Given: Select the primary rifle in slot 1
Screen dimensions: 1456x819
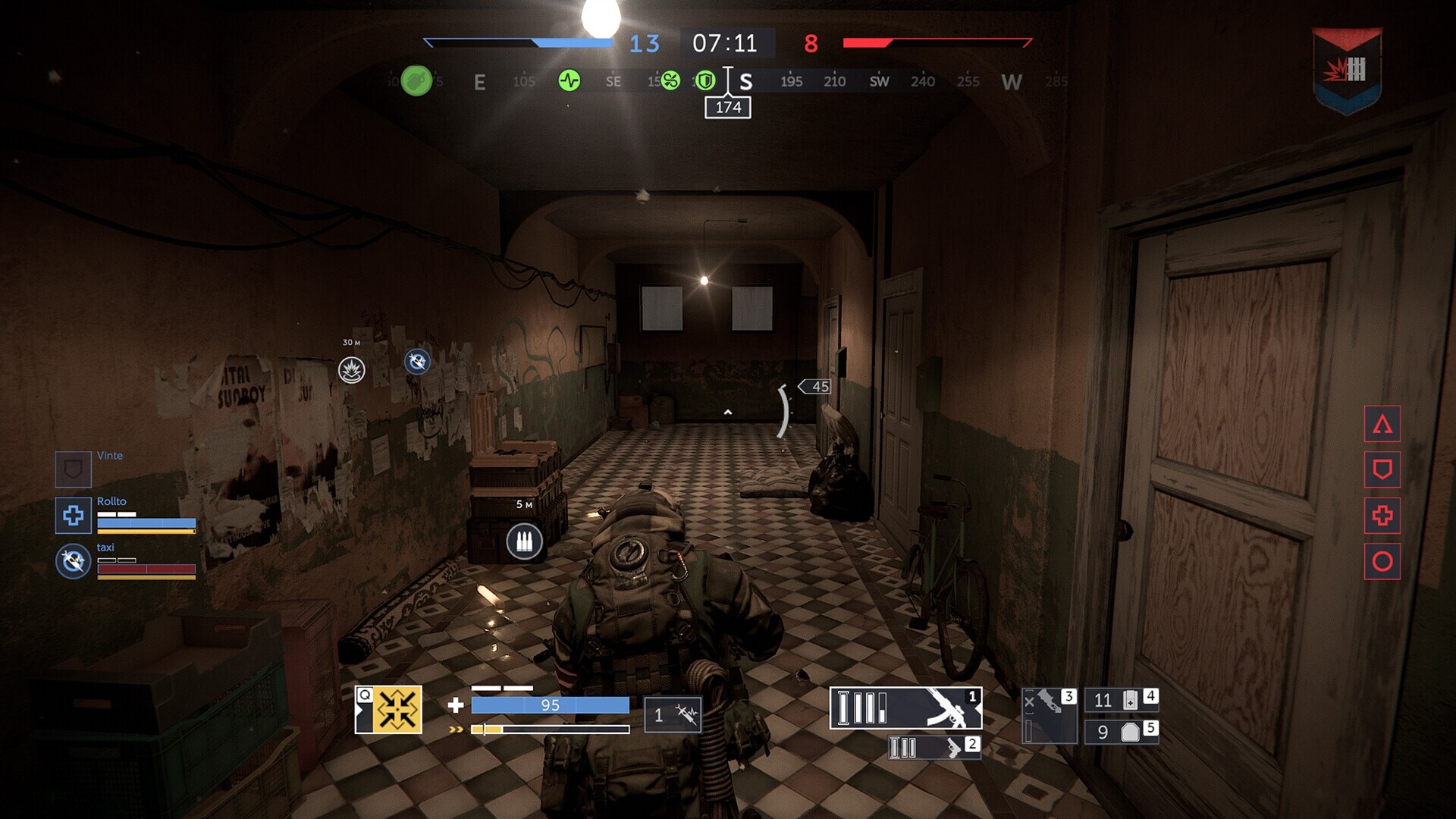Looking at the screenshot, I should 905,708.
